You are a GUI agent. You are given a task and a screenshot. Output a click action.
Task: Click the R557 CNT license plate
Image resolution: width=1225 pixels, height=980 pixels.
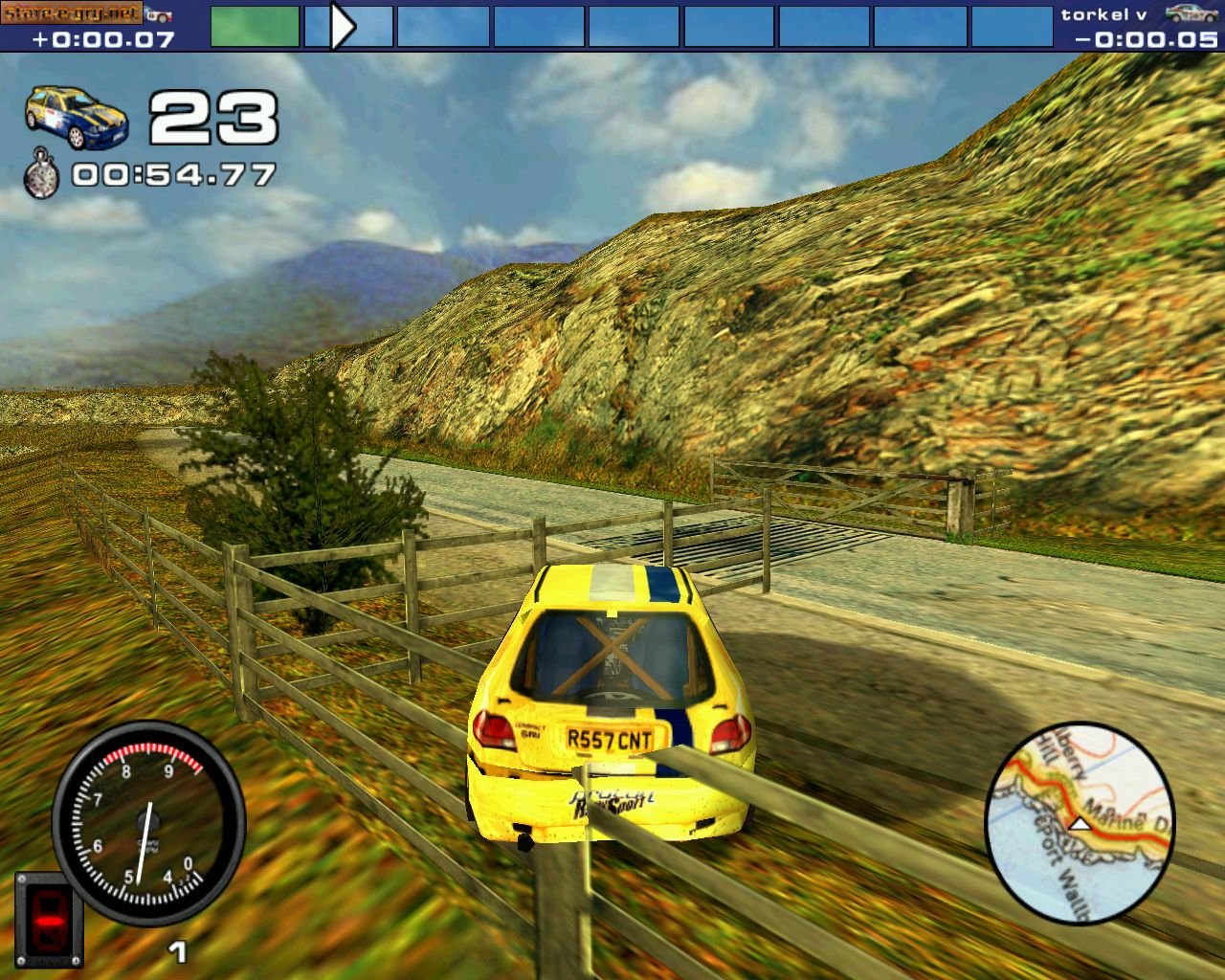pyautogui.click(x=609, y=737)
